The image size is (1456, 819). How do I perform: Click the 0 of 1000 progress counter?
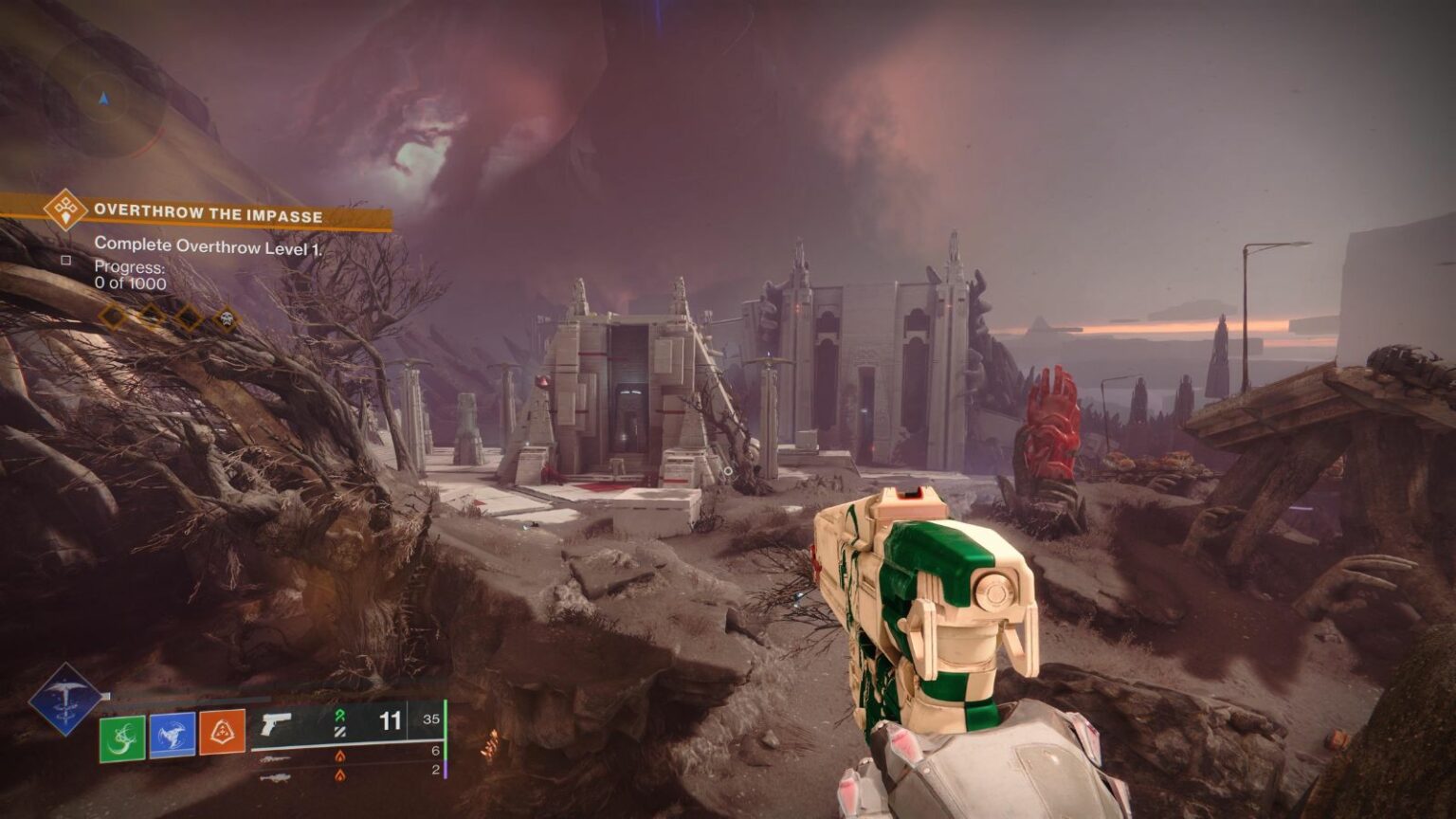129,282
